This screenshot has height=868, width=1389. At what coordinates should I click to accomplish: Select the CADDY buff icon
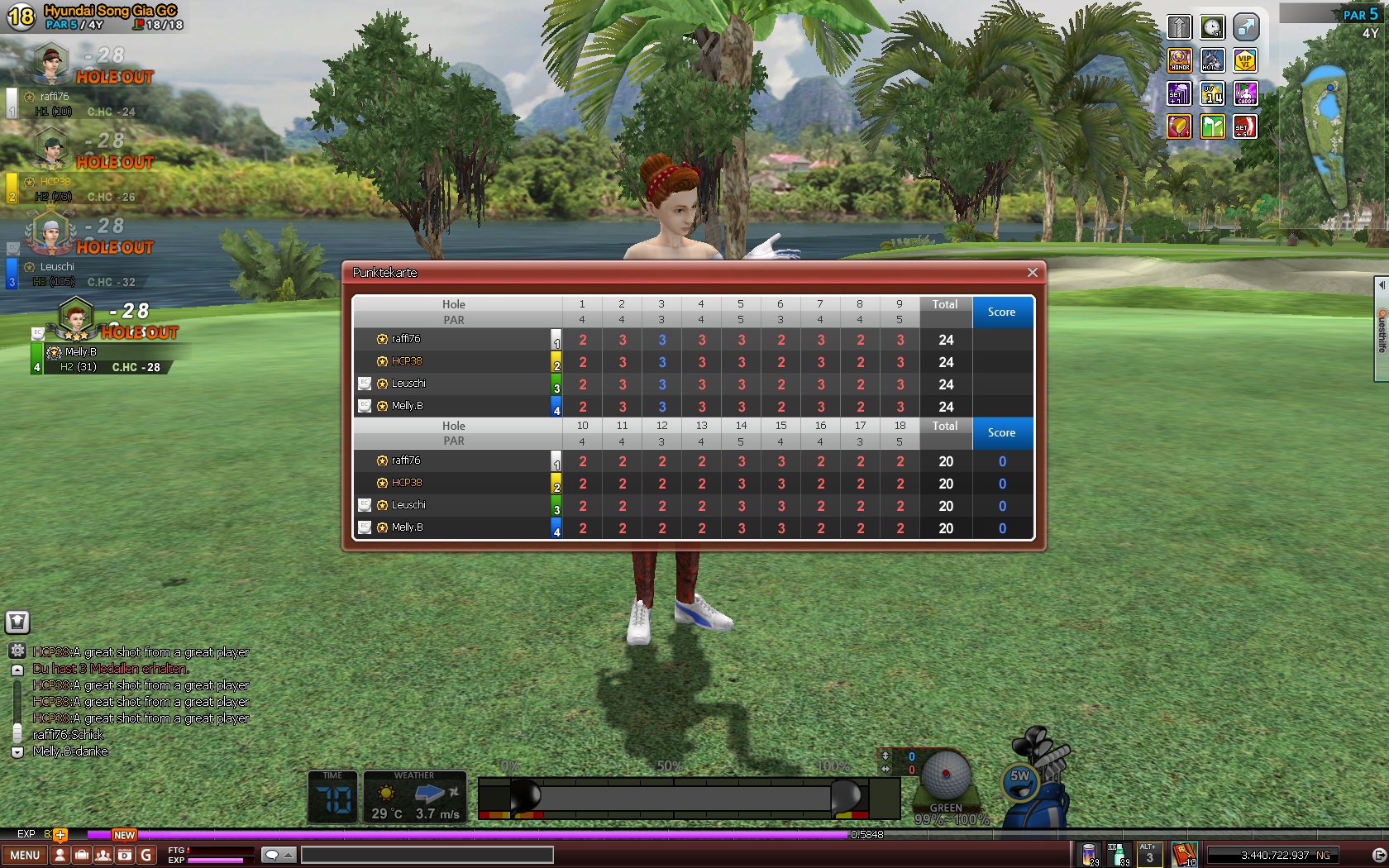[x=1245, y=93]
